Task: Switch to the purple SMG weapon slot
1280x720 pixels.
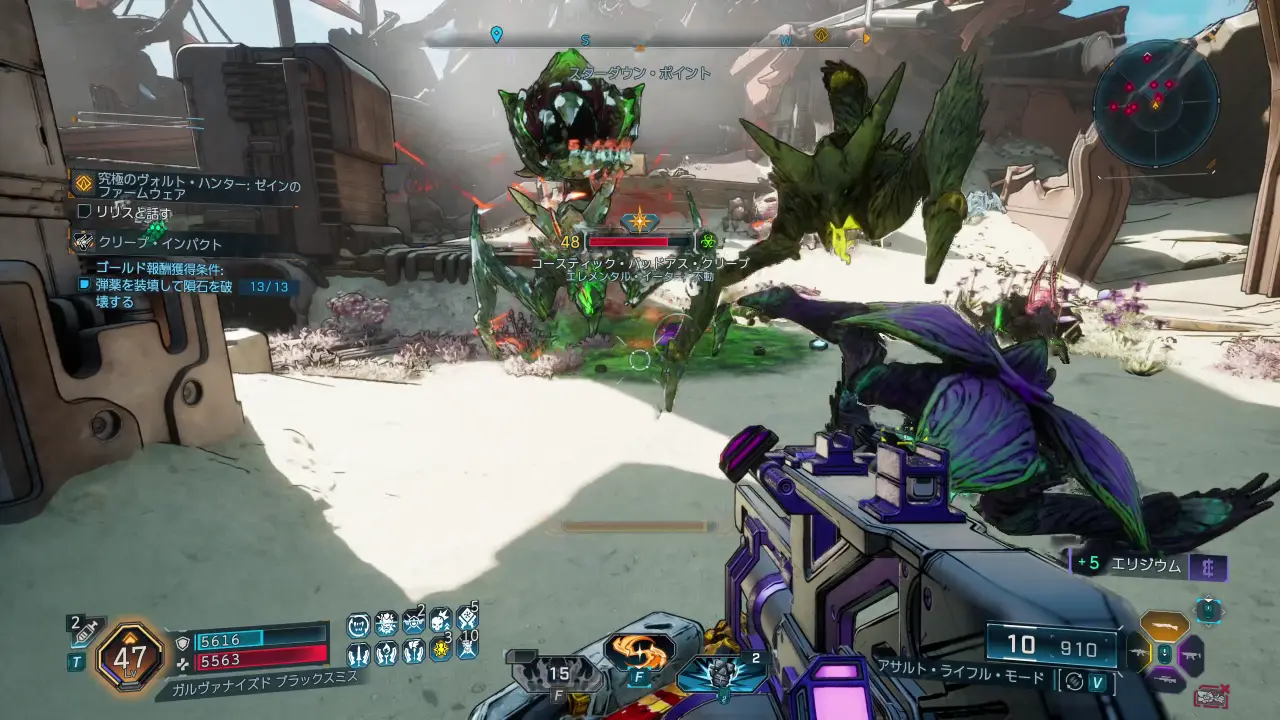Action: [1192, 655]
